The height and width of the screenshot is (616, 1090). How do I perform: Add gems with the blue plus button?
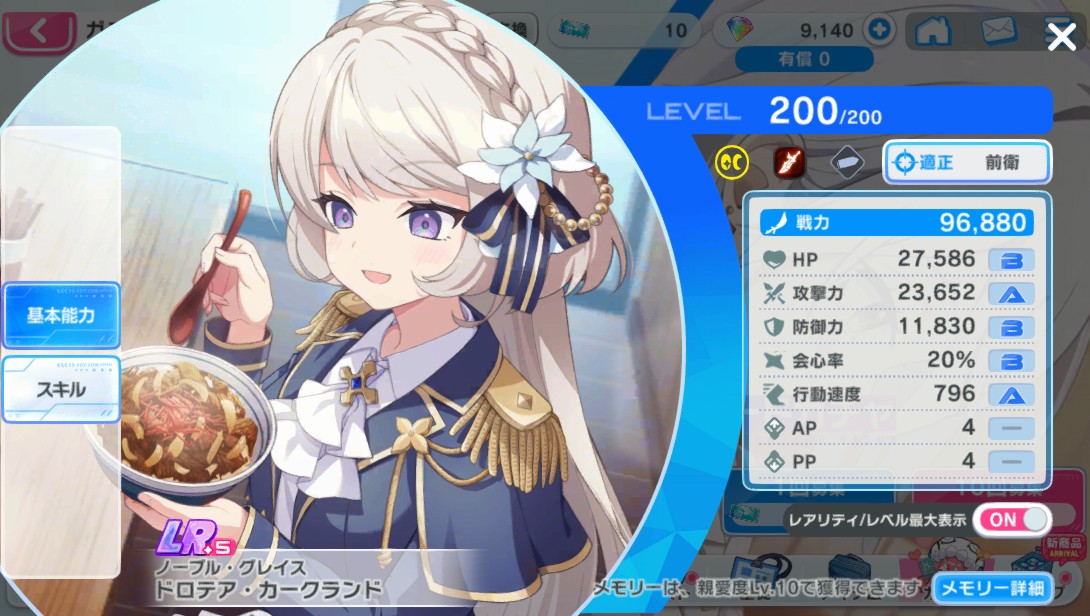880,30
